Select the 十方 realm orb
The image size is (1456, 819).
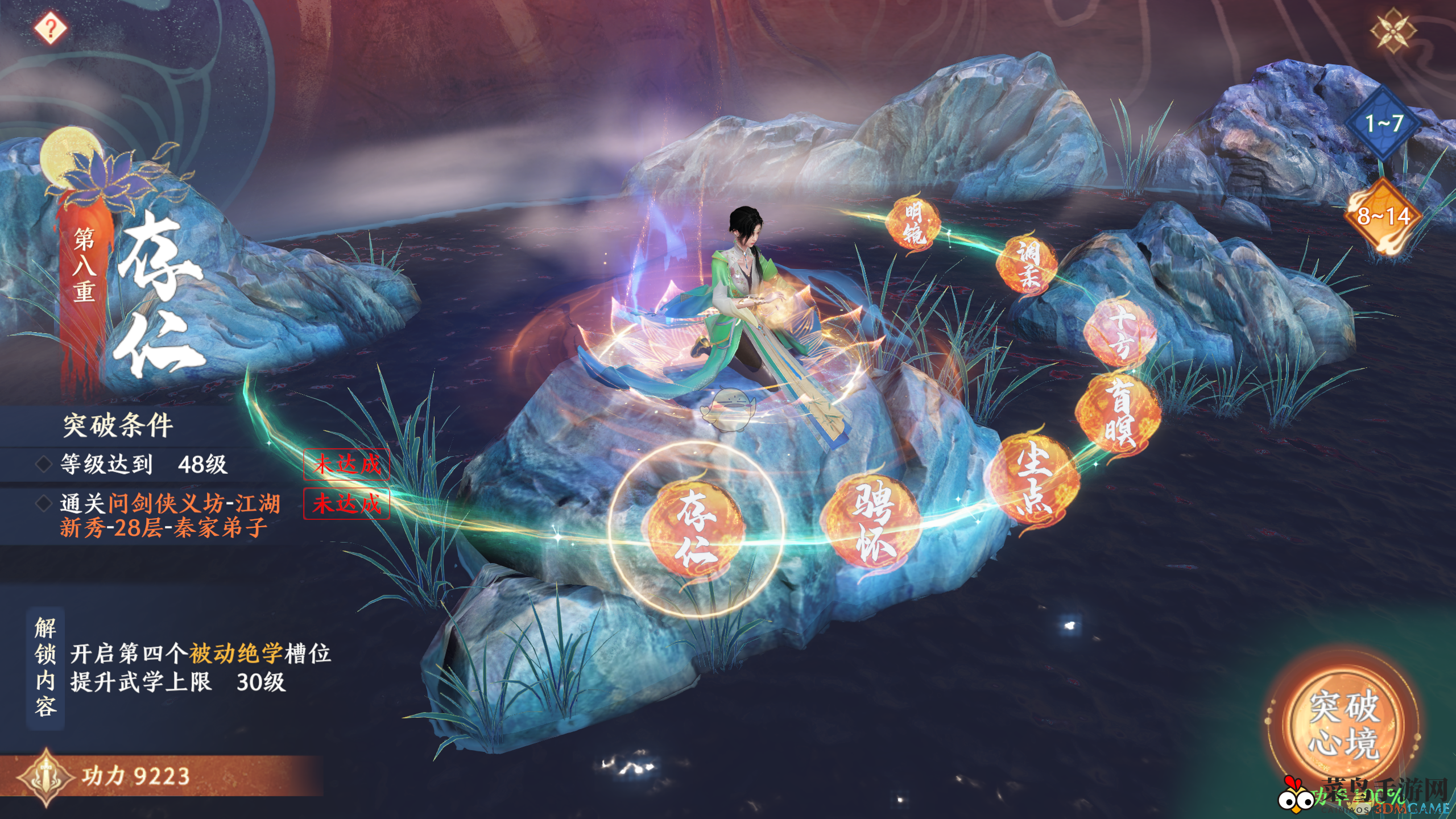click(x=1119, y=332)
